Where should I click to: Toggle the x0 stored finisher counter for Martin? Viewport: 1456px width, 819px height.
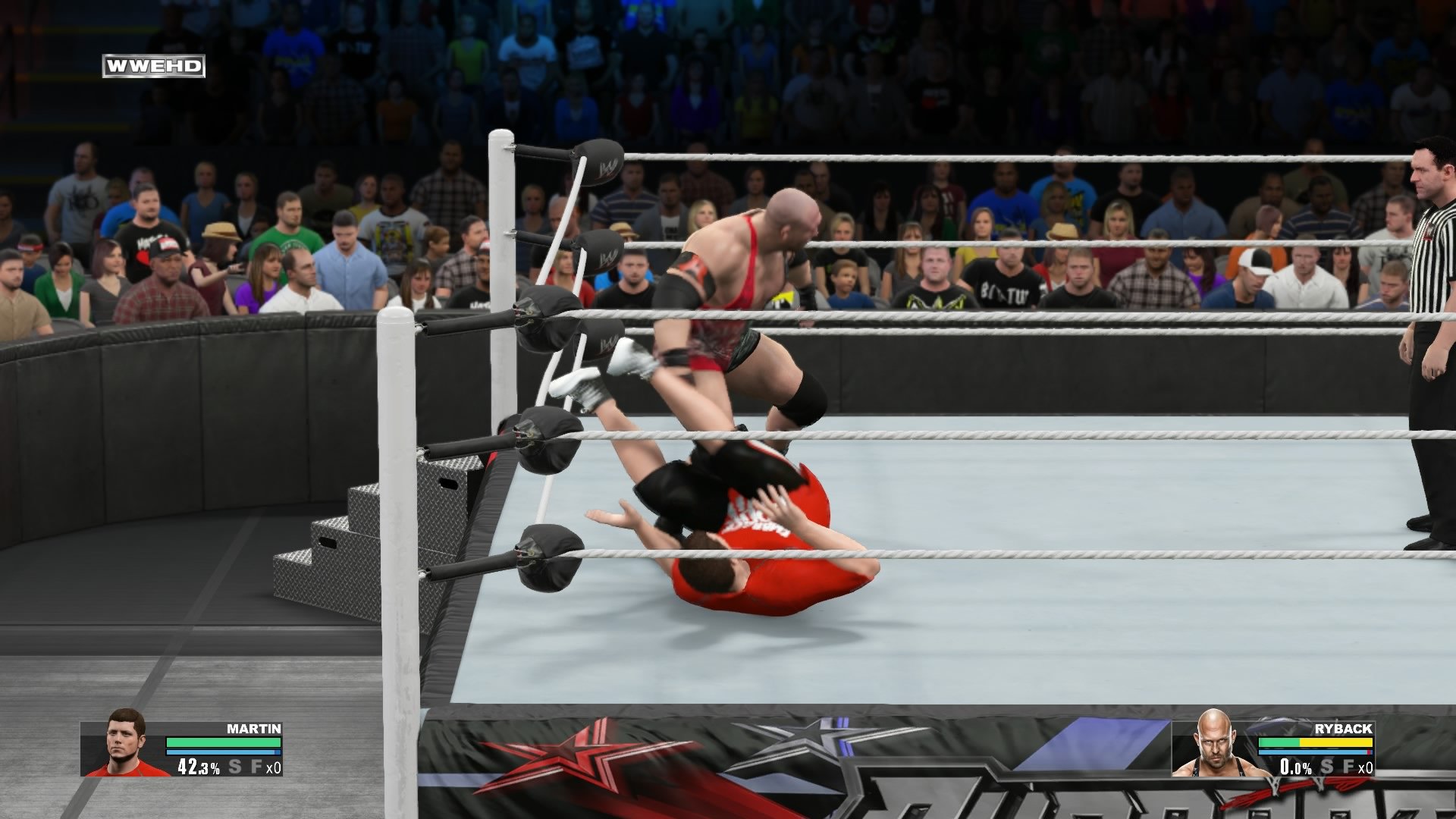273,768
